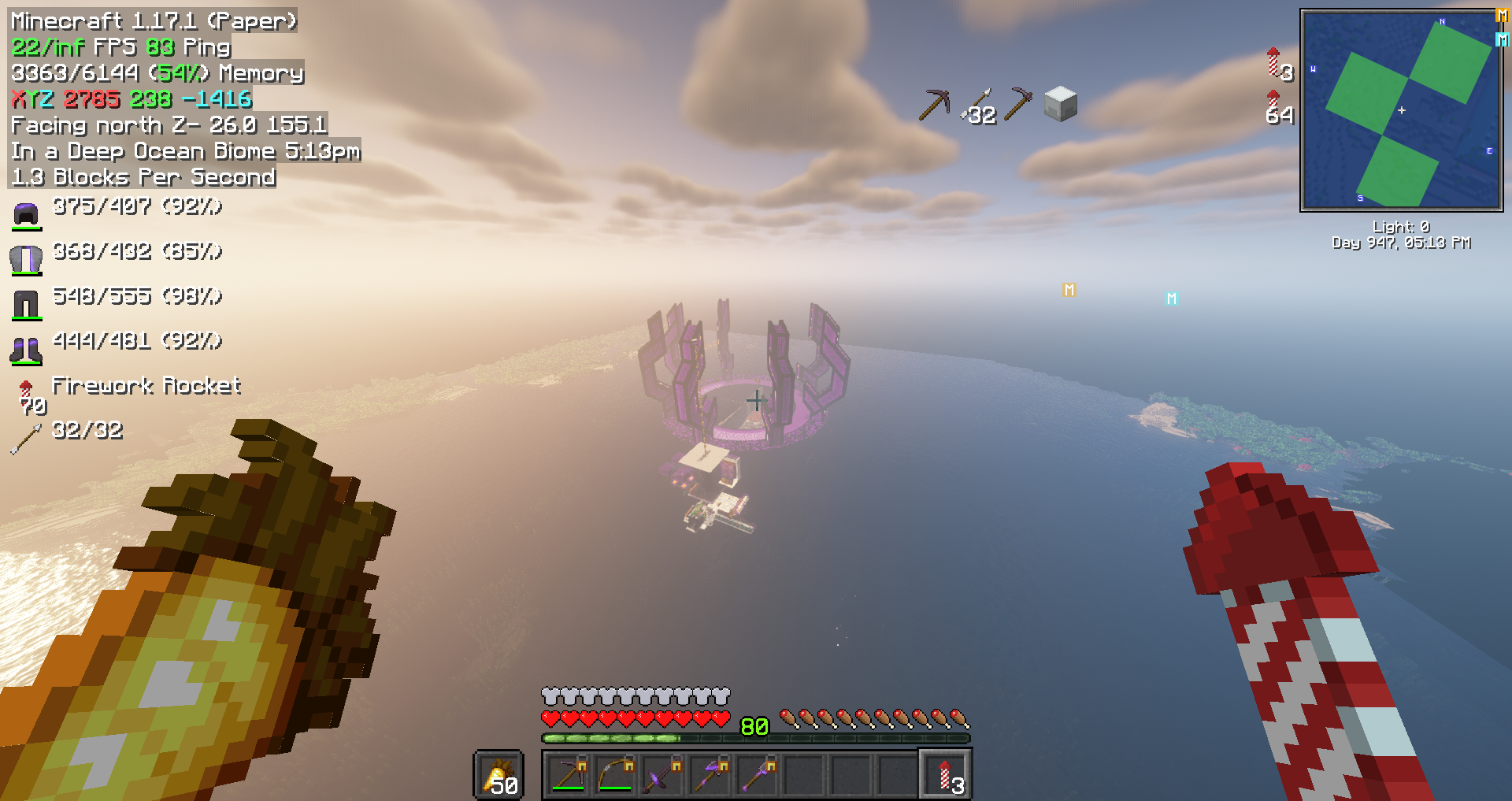Select the cyan M waypoint on minimap edge

1502,39
